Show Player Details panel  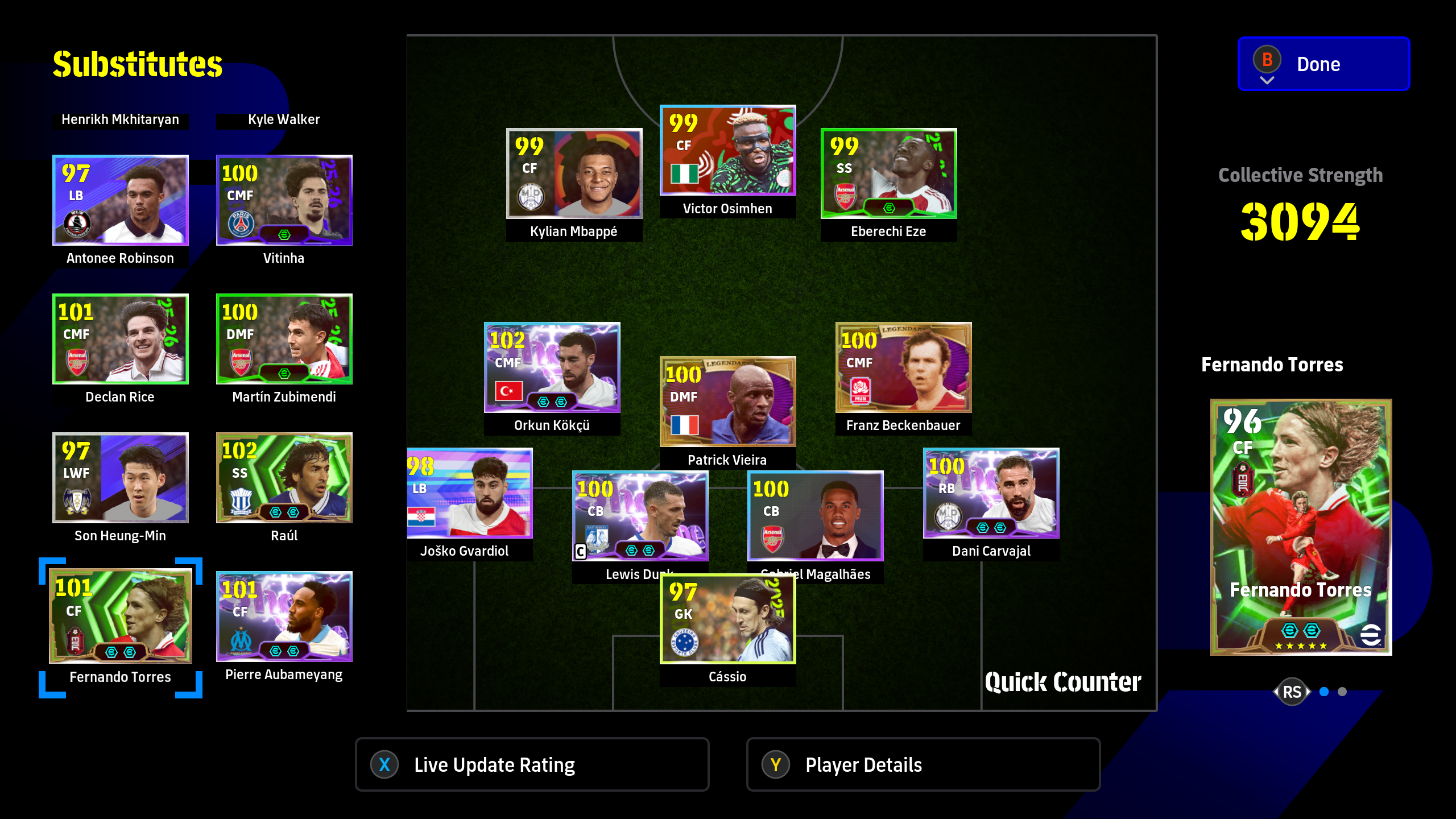[923, 764]
